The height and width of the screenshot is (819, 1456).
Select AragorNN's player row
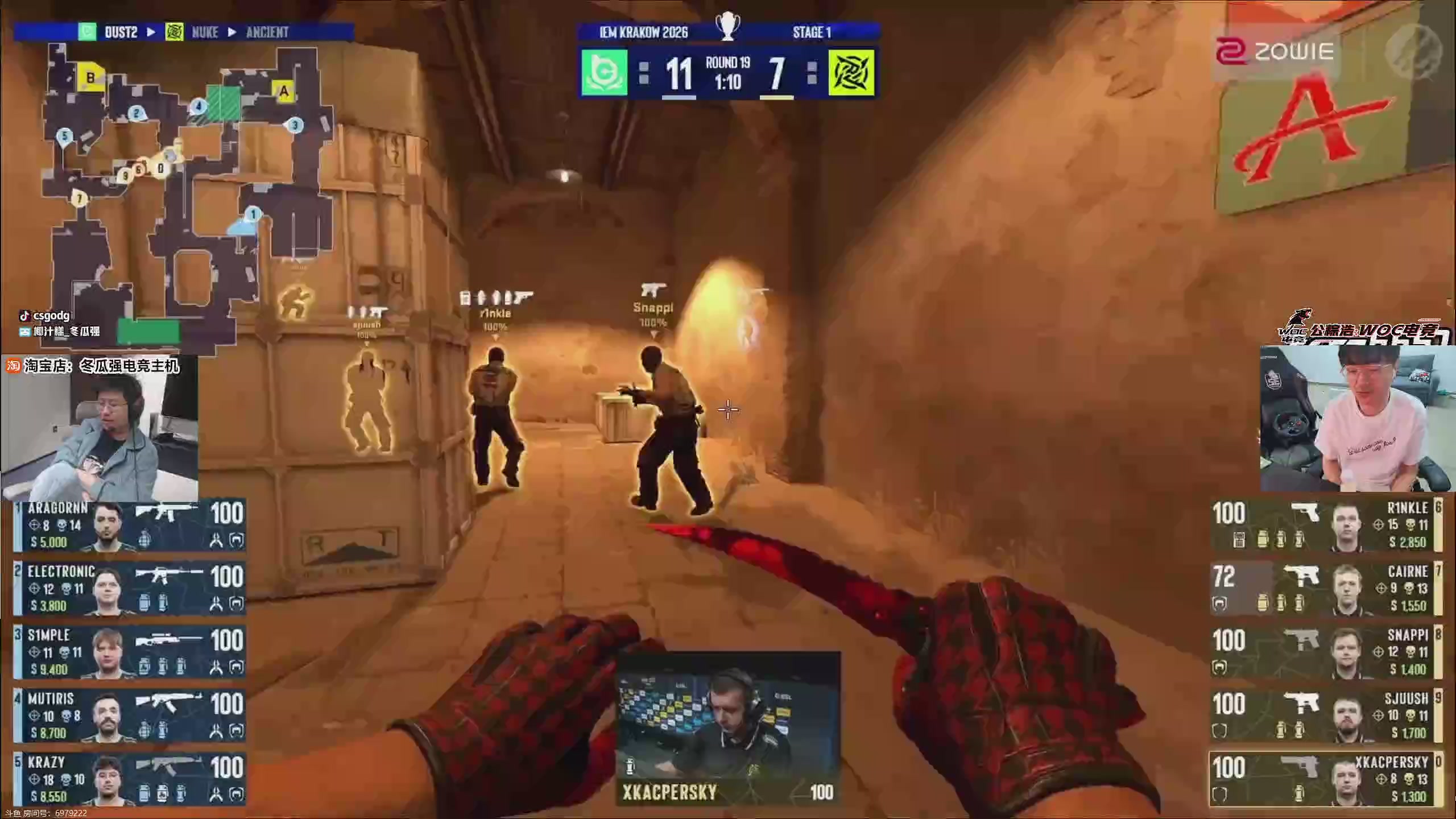coord(130,526)
